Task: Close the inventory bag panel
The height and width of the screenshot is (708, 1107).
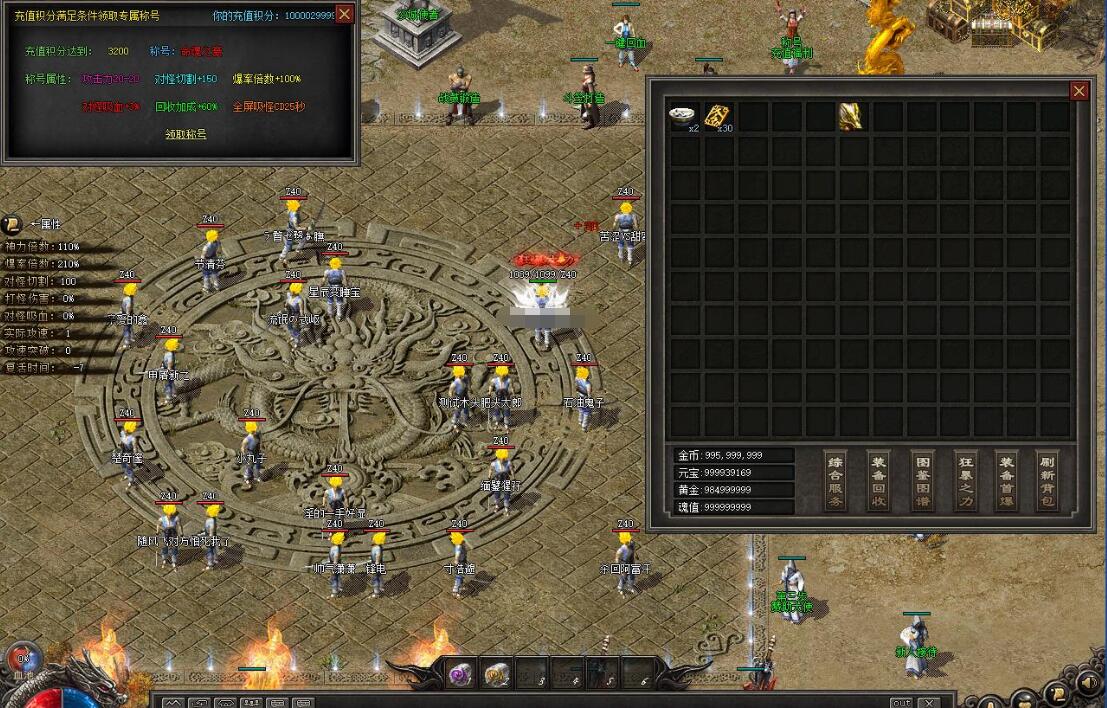Action: tap(1079, 91)
